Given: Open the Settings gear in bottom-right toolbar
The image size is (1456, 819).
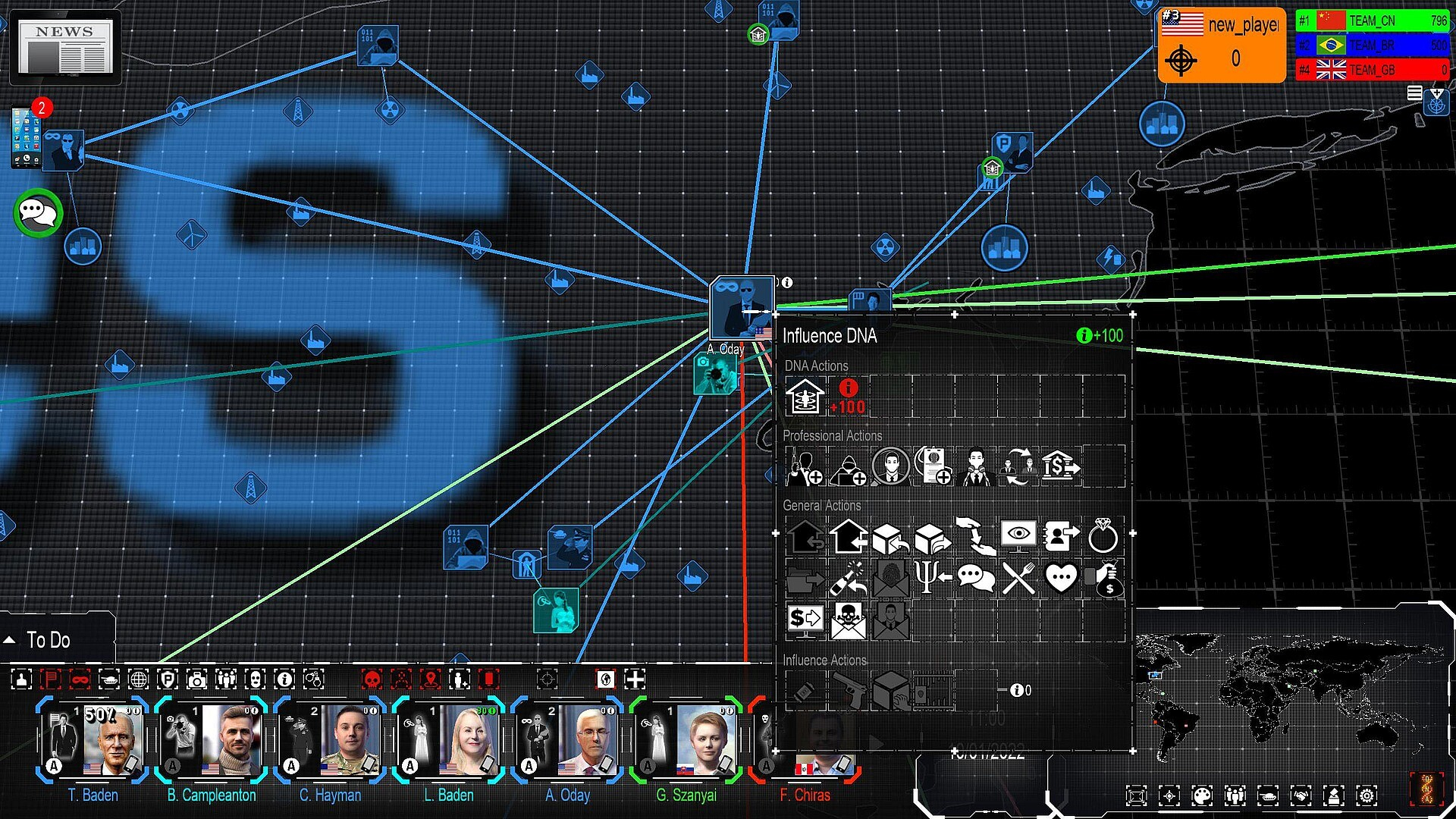Looking at the screenshot, I should [x=1367, y=795].
